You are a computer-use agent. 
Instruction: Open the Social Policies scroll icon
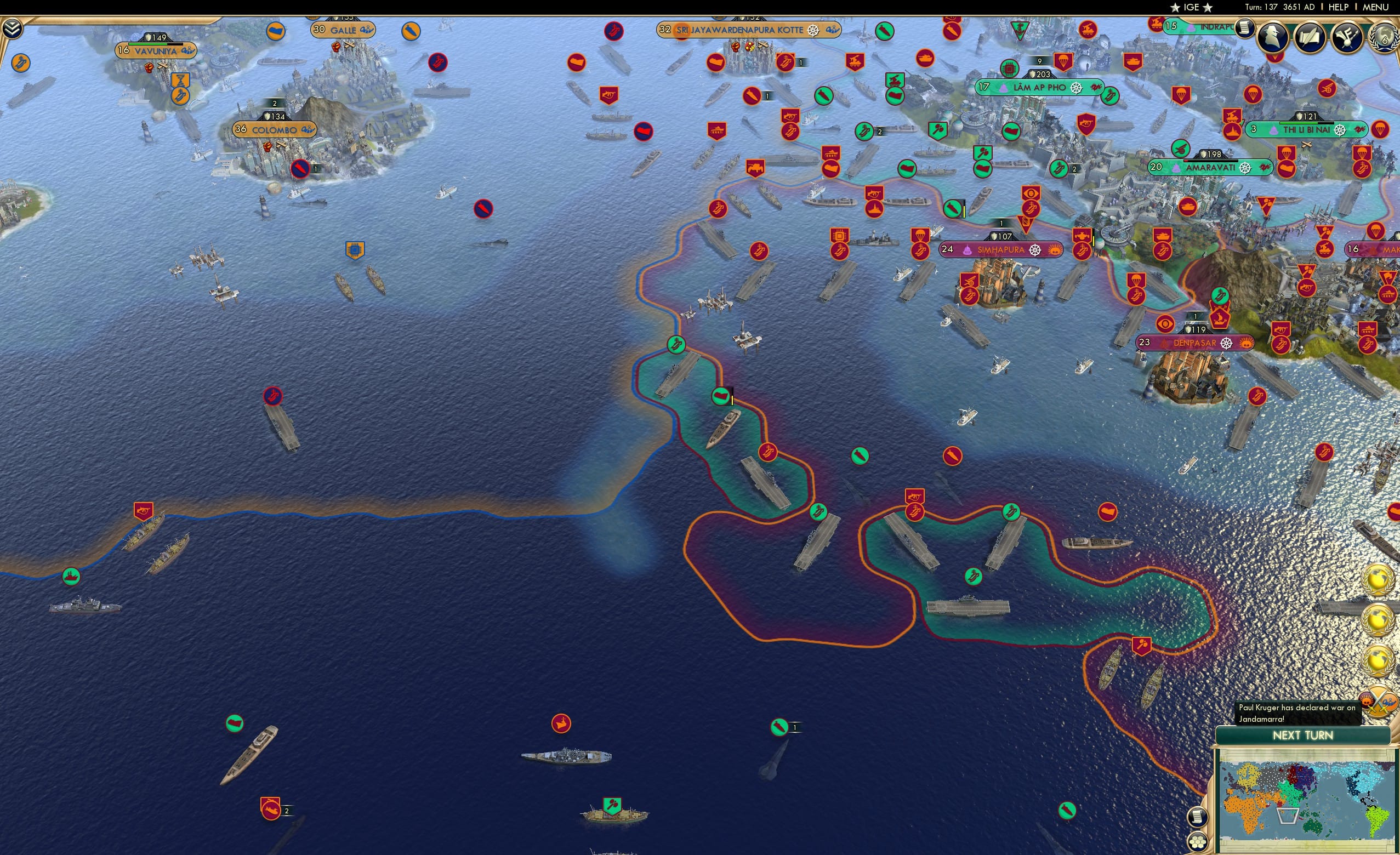1310,37
